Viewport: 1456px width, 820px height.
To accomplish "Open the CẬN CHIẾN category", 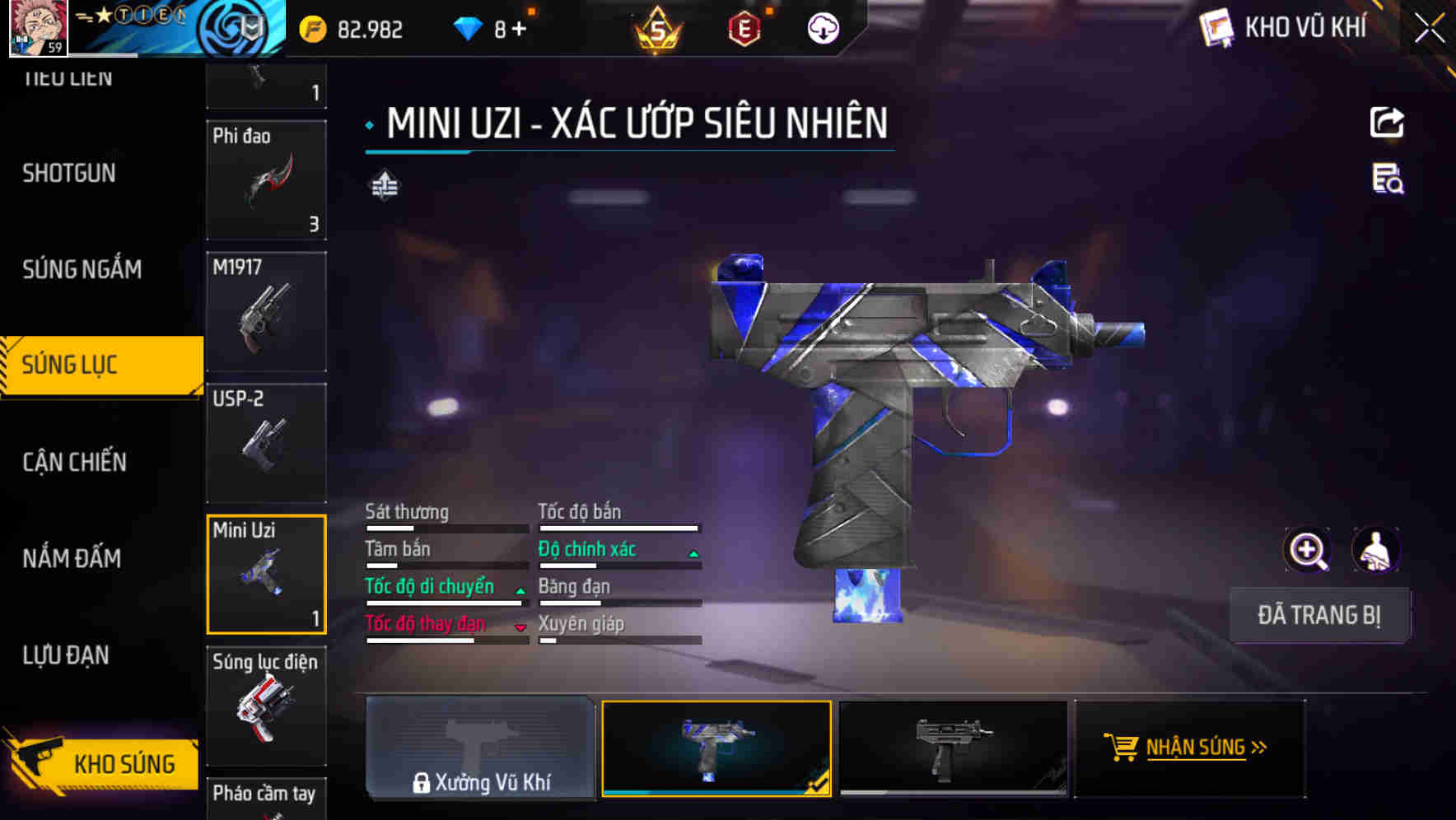I will (x=74, y=462).
